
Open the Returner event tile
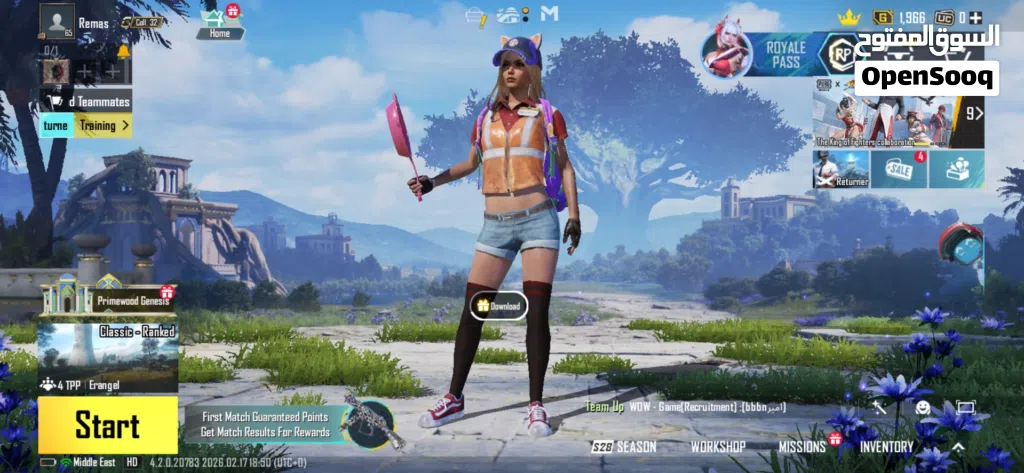click(840, 170)
